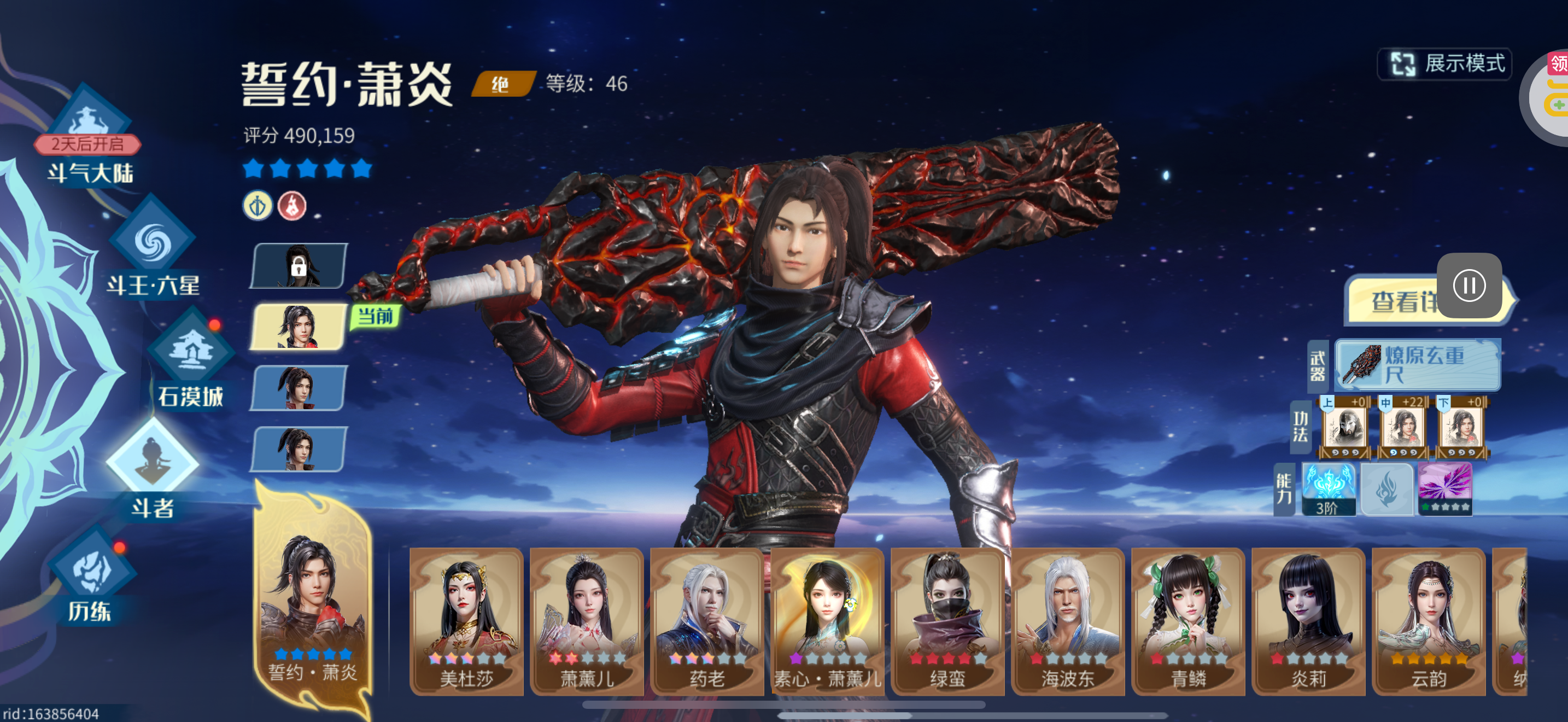This screenshot has height=722, width=1568.
Task: Pick the 海波东 character card
Action: [x=1068, y=621]
